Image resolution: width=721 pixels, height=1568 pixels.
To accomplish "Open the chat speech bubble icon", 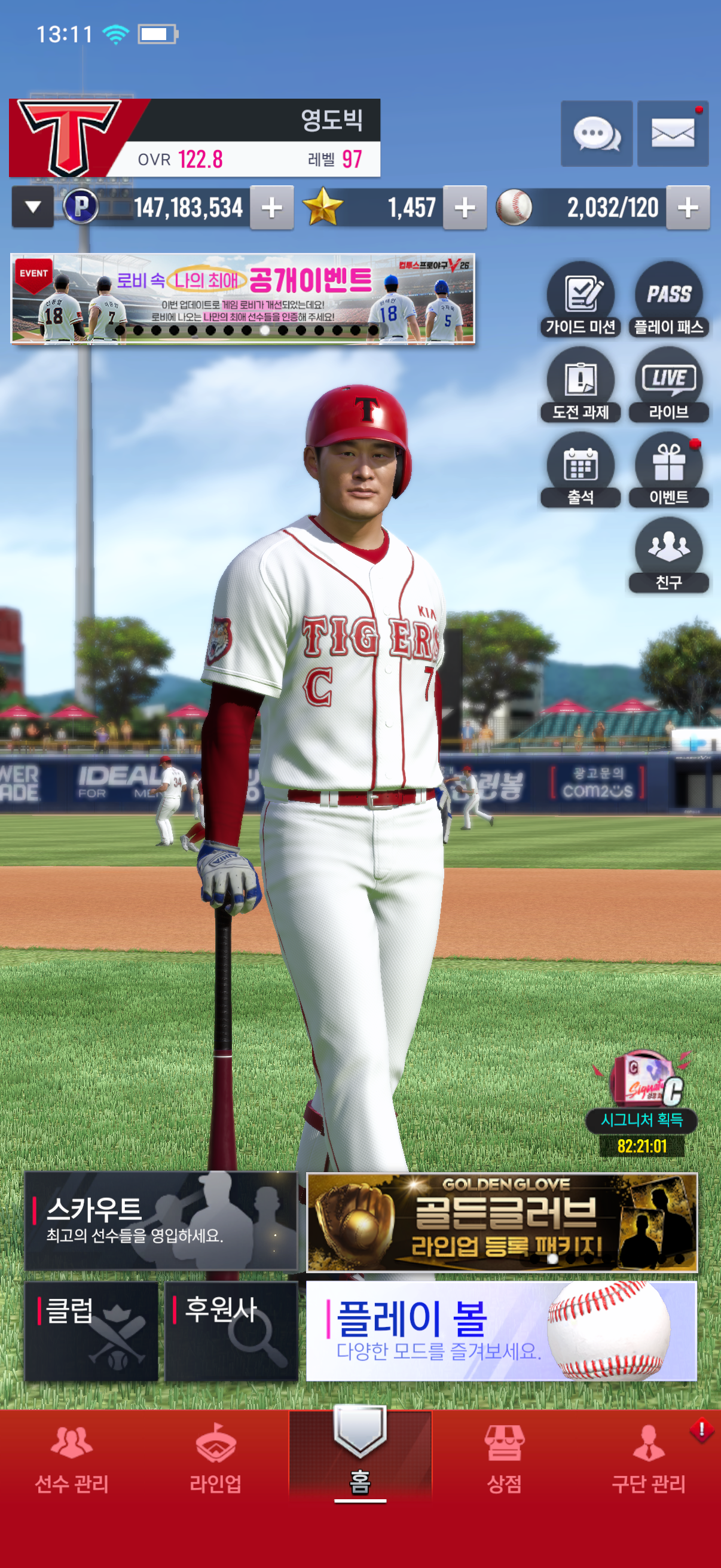I will click(x=596, y=133).
